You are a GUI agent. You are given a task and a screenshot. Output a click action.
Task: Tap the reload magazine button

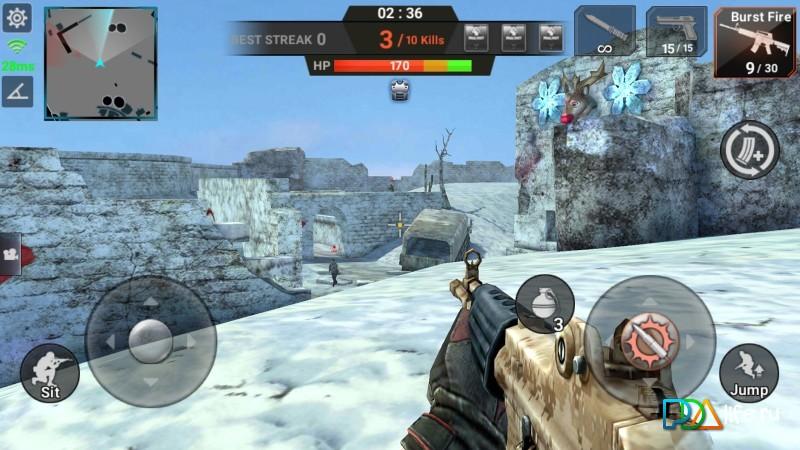(749, 150)
